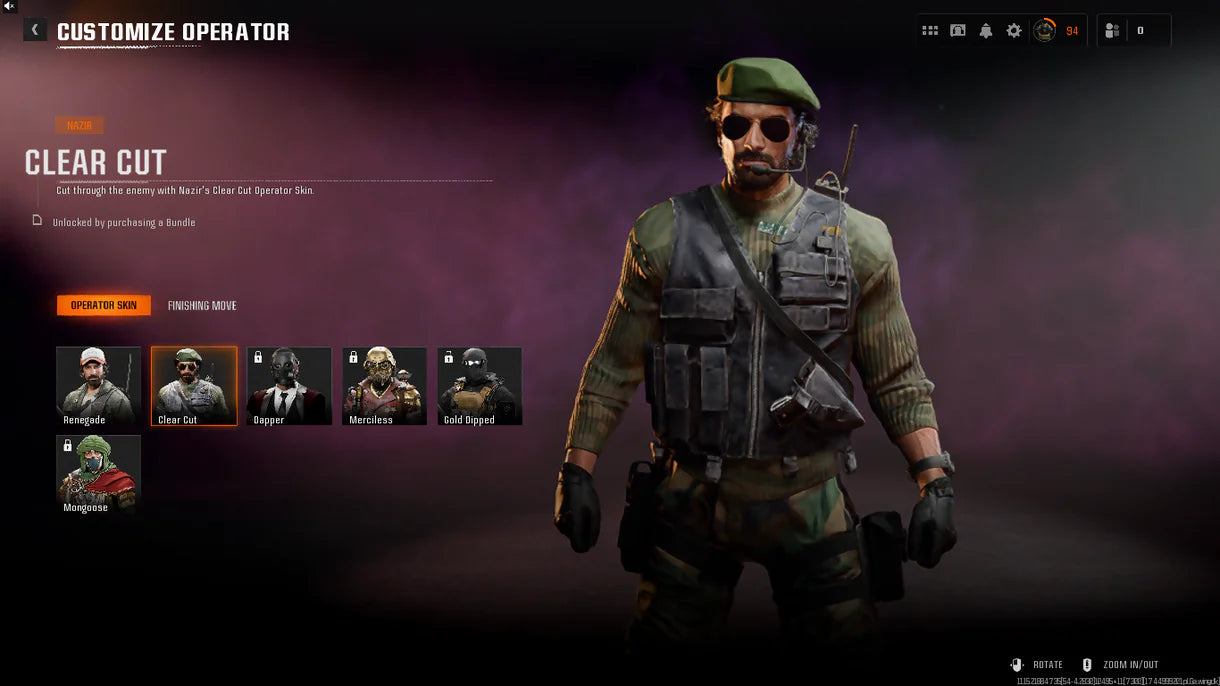Choose the locked Merciless skin
The height and width of the screenshot is (686, 1220).
(384, 385)
